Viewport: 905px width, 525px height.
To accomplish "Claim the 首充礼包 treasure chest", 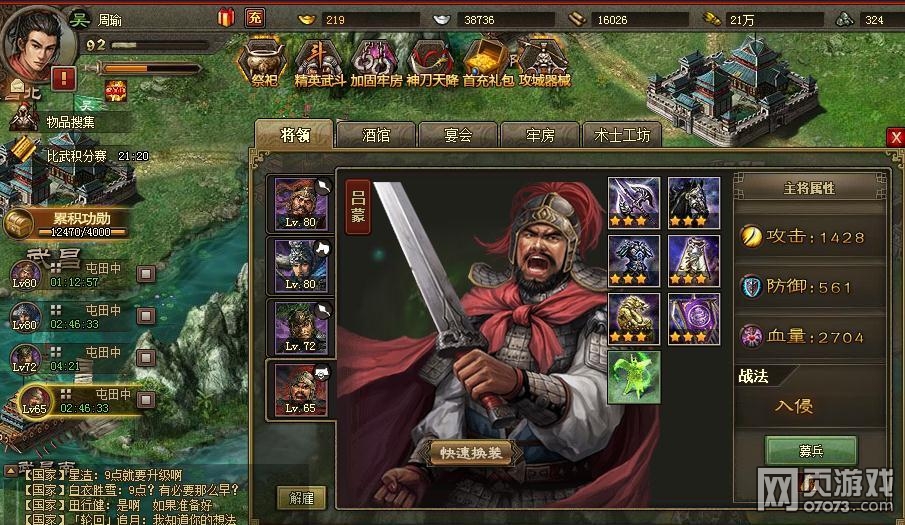I will click(x=489, y=62).
